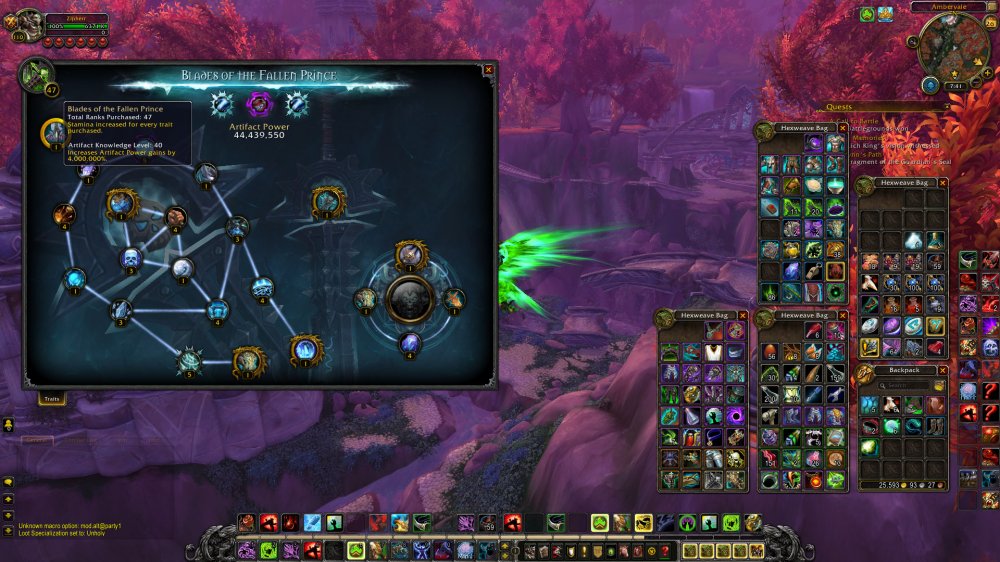This screenshot has width=1000, height=562.
Task: Click the blue orb trait on the left edge
Action: pyautogui.click(x=75, y=281)
